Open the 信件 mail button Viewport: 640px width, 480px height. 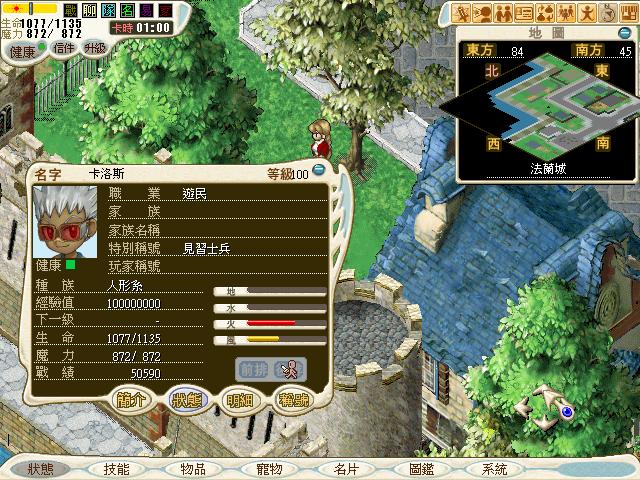coord(63,49)
